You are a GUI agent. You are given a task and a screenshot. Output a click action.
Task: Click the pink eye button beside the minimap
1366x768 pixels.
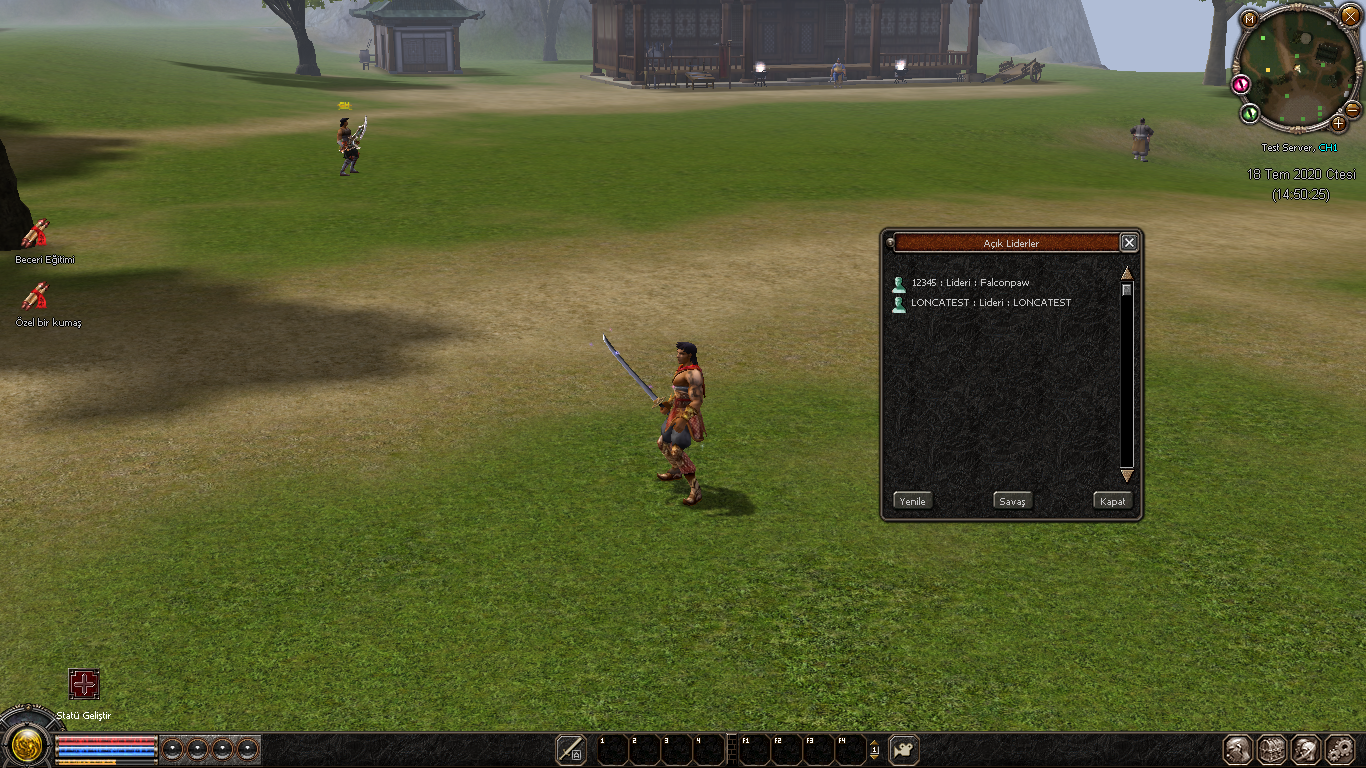pos(1242,85)
